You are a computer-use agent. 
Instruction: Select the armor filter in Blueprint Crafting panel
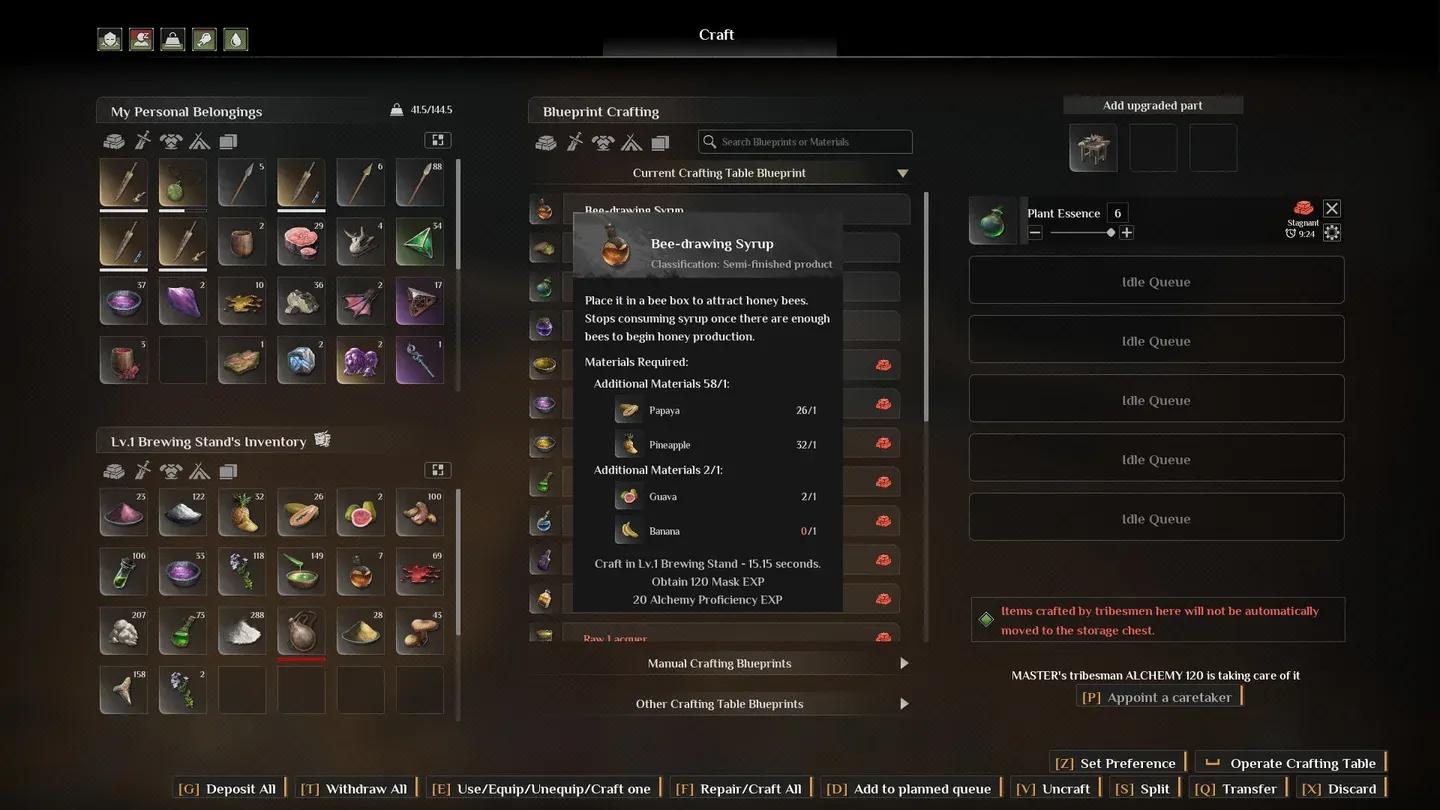coord(604,141)
